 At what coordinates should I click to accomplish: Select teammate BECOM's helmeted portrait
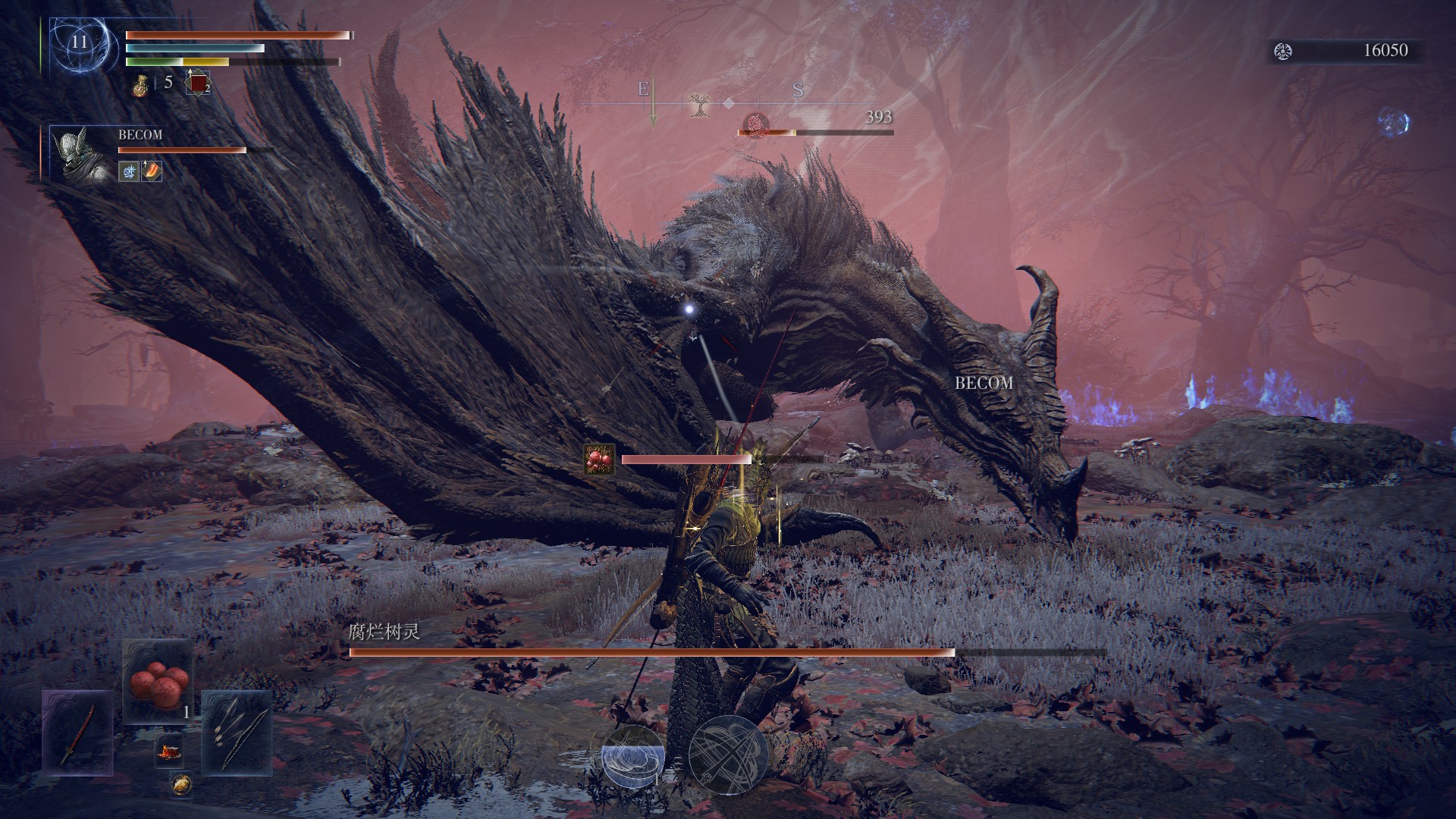point(80,155)
